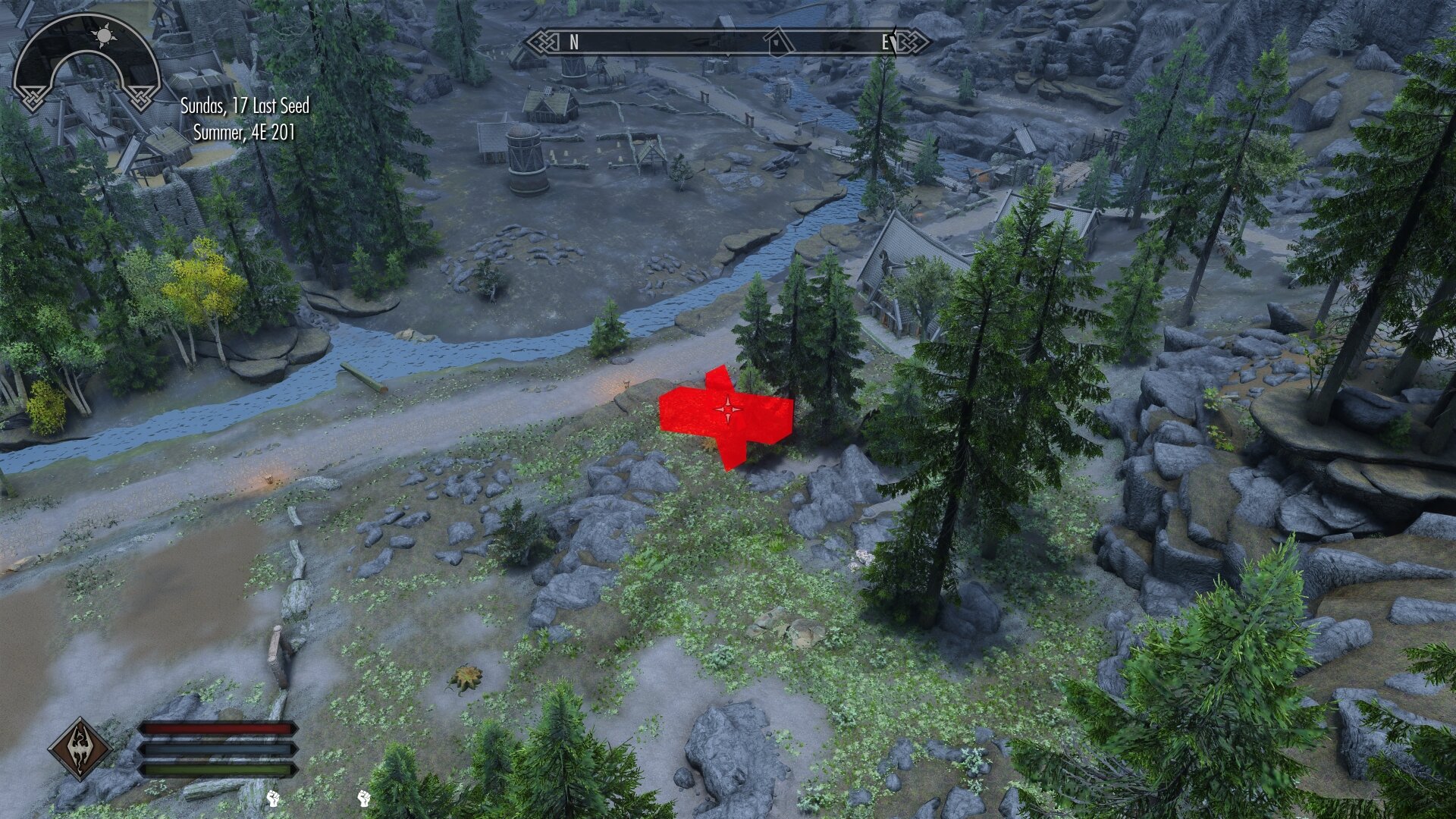Click the knotwork end-cap of the compass bar
The image size is (1456, 819).
pyautogui.click(x=539, y=42)
